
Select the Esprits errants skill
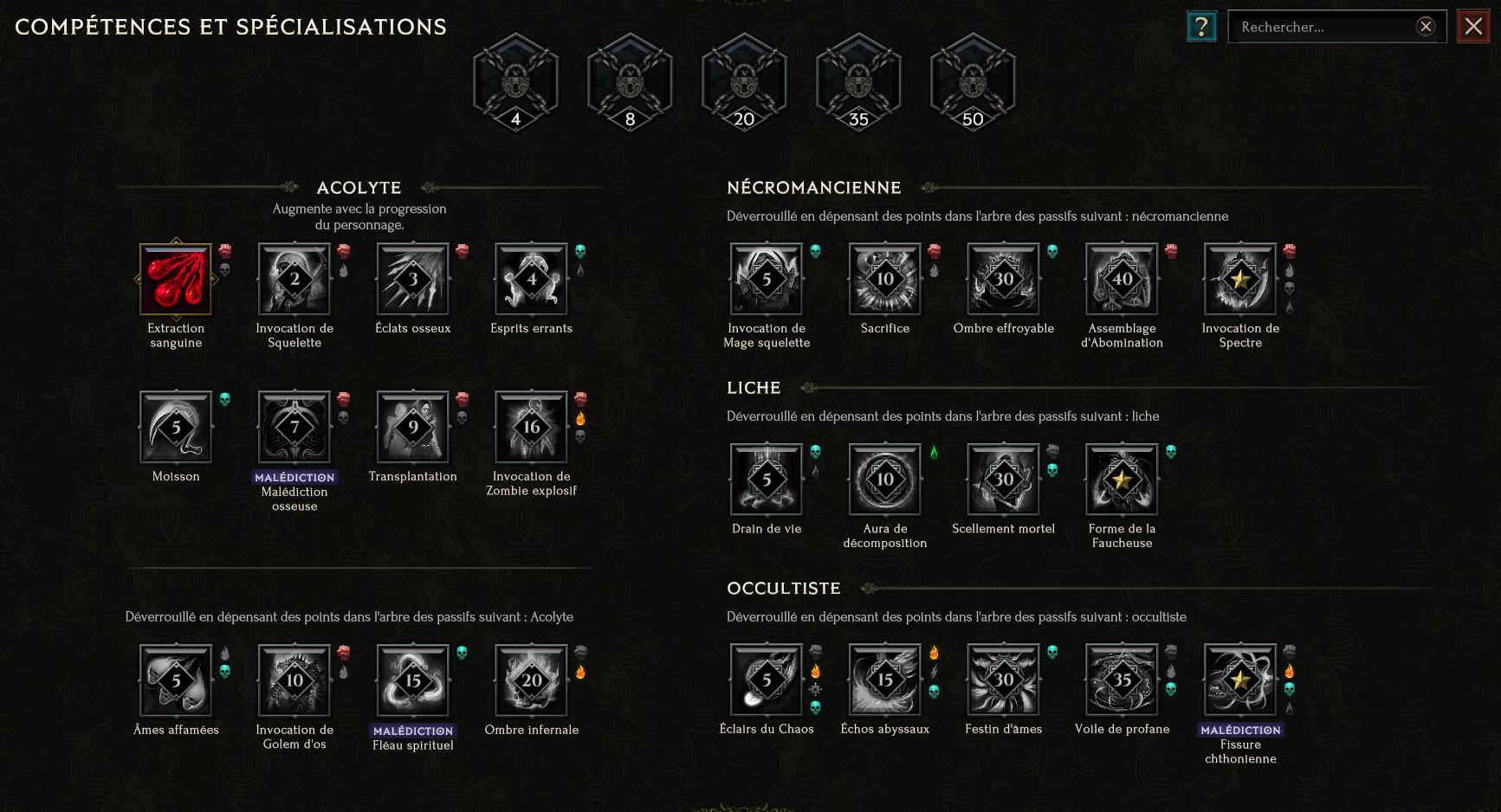pos(531,279)
